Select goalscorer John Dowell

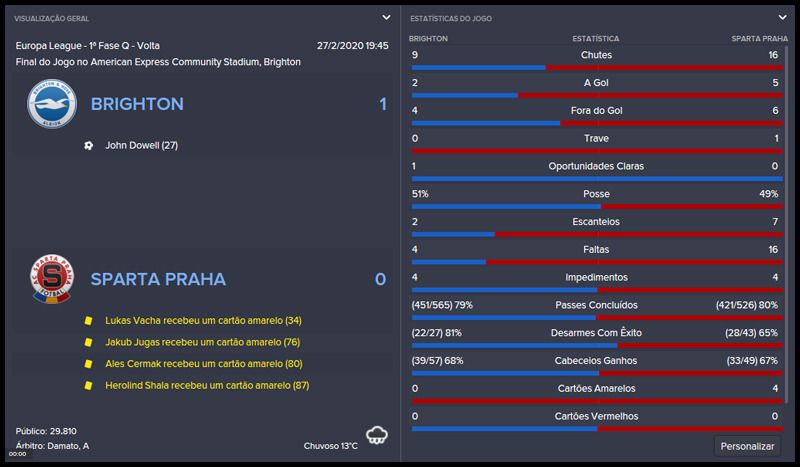pyautogui.click(x=141, y=145)
